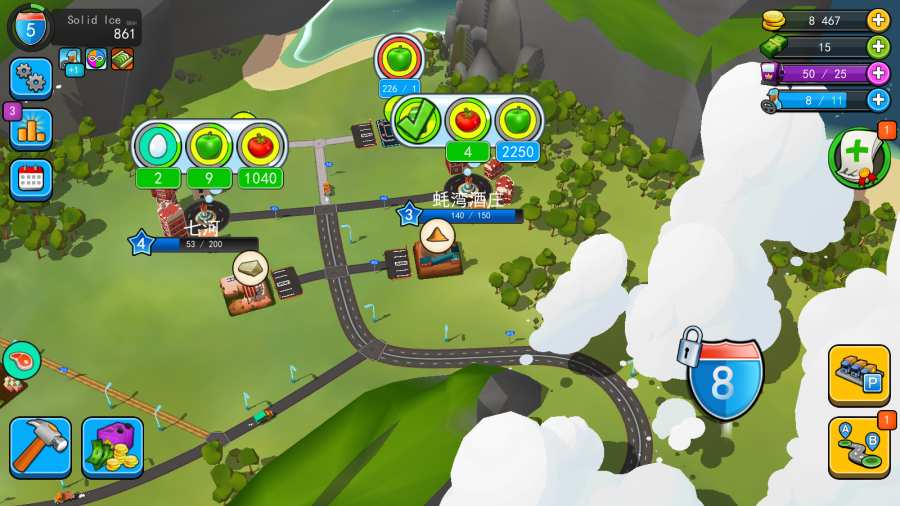Add more gold coins
This screenshot has height=506, width=900.
(878, 20)
